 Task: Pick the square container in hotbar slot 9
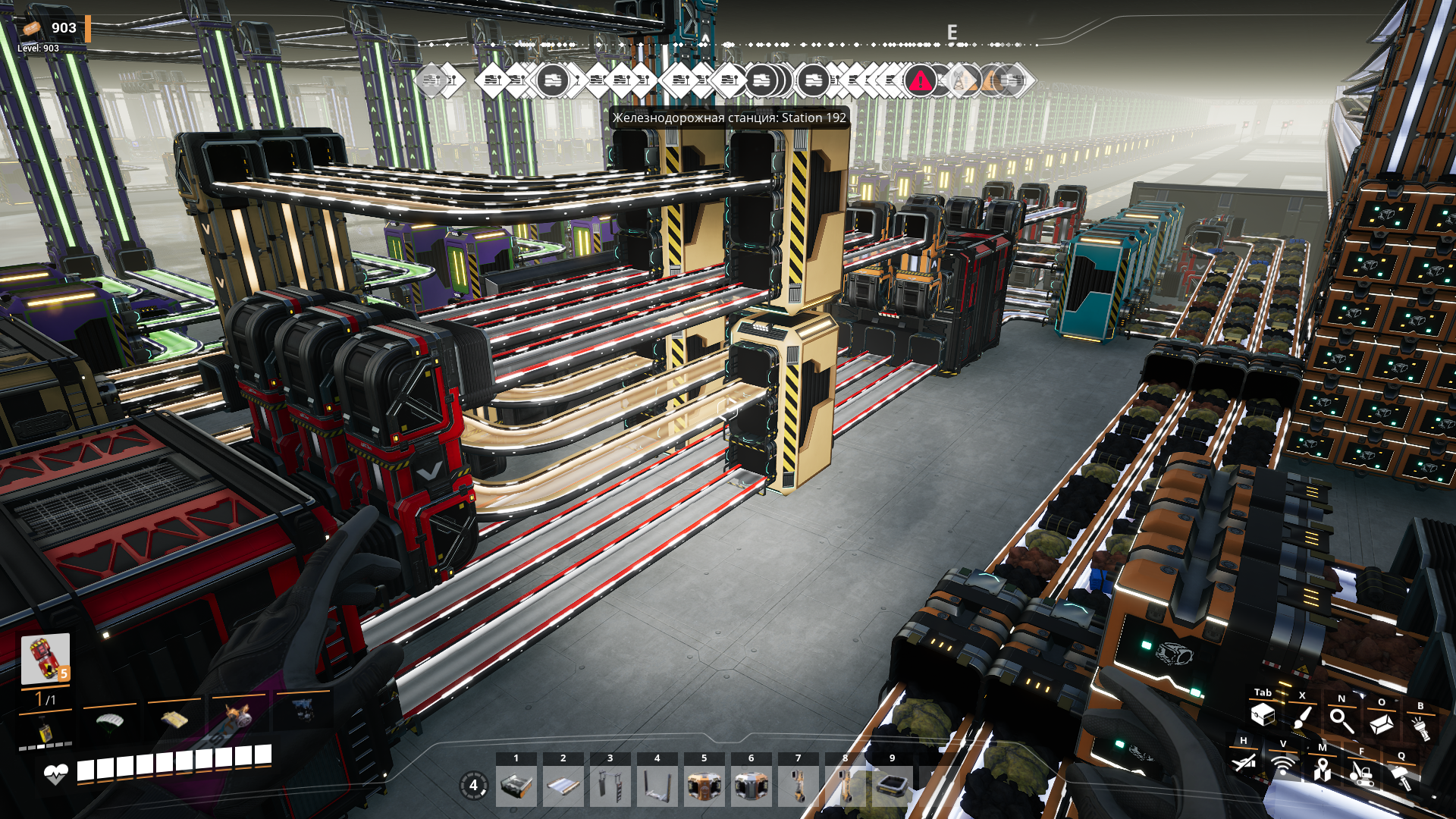(893, 786)
